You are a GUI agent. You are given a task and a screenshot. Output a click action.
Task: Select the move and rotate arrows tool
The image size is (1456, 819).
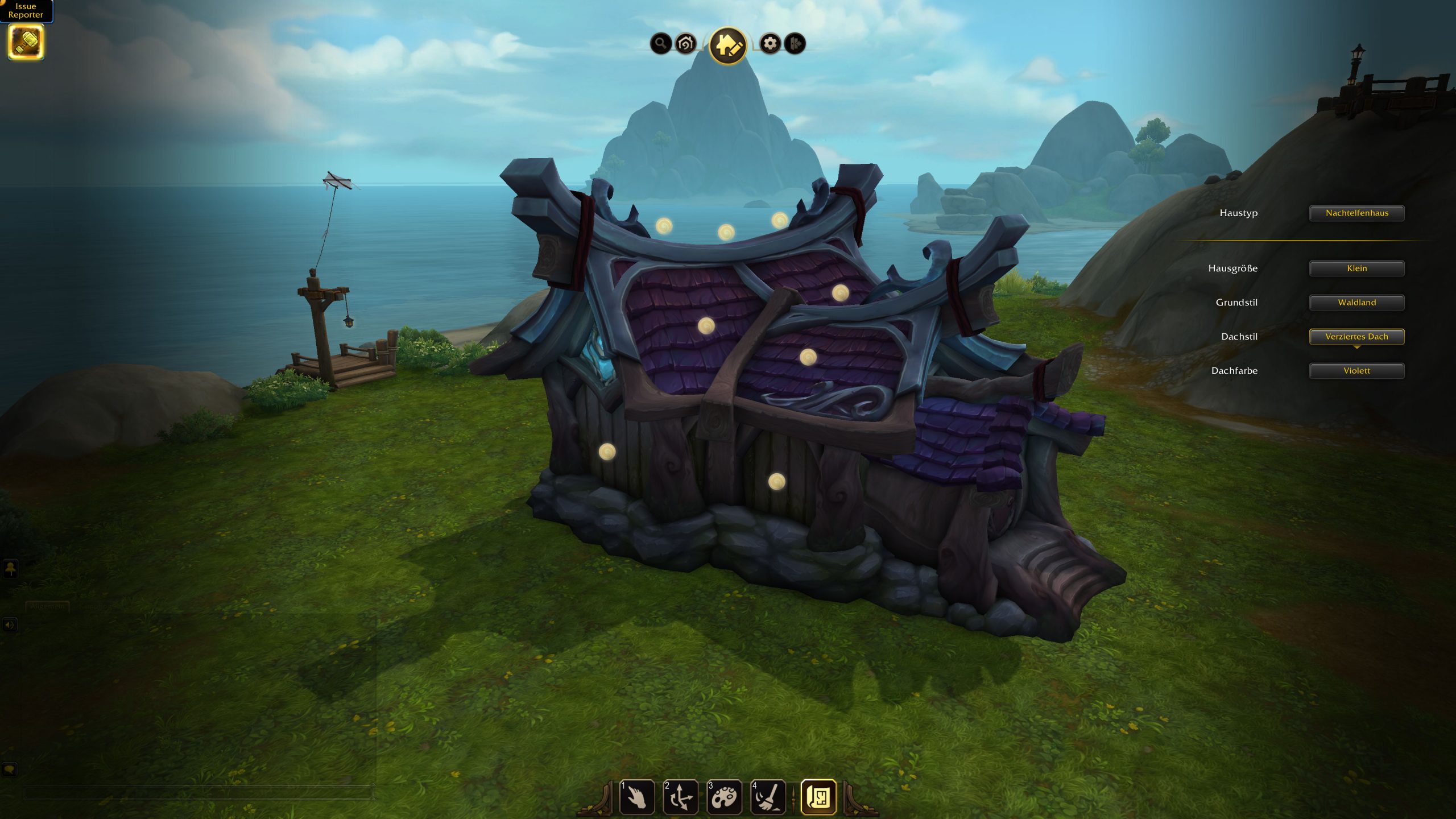[680, 797]
